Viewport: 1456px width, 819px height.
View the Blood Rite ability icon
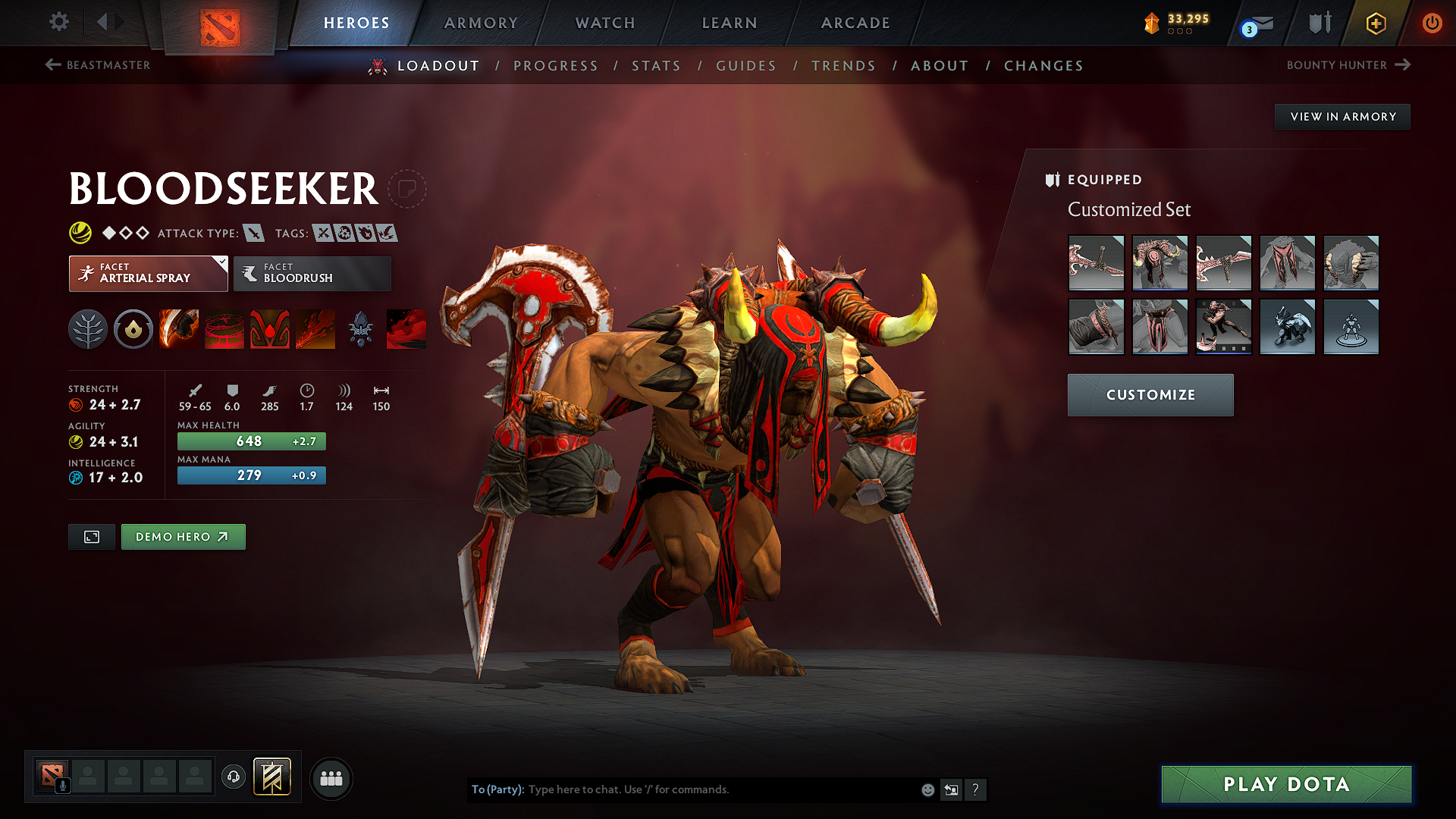(224, 328)
